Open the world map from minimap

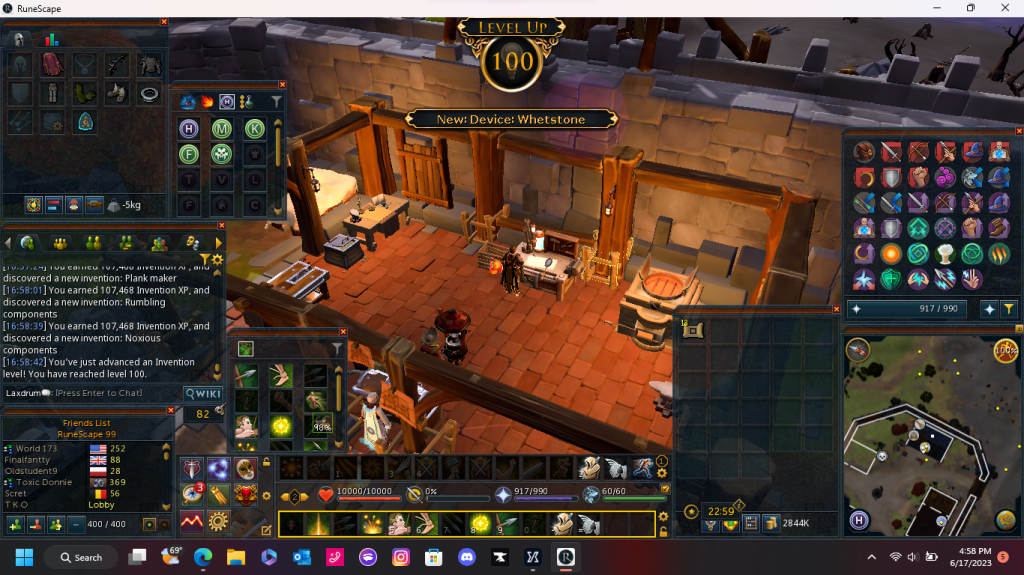click(1005, 518)
